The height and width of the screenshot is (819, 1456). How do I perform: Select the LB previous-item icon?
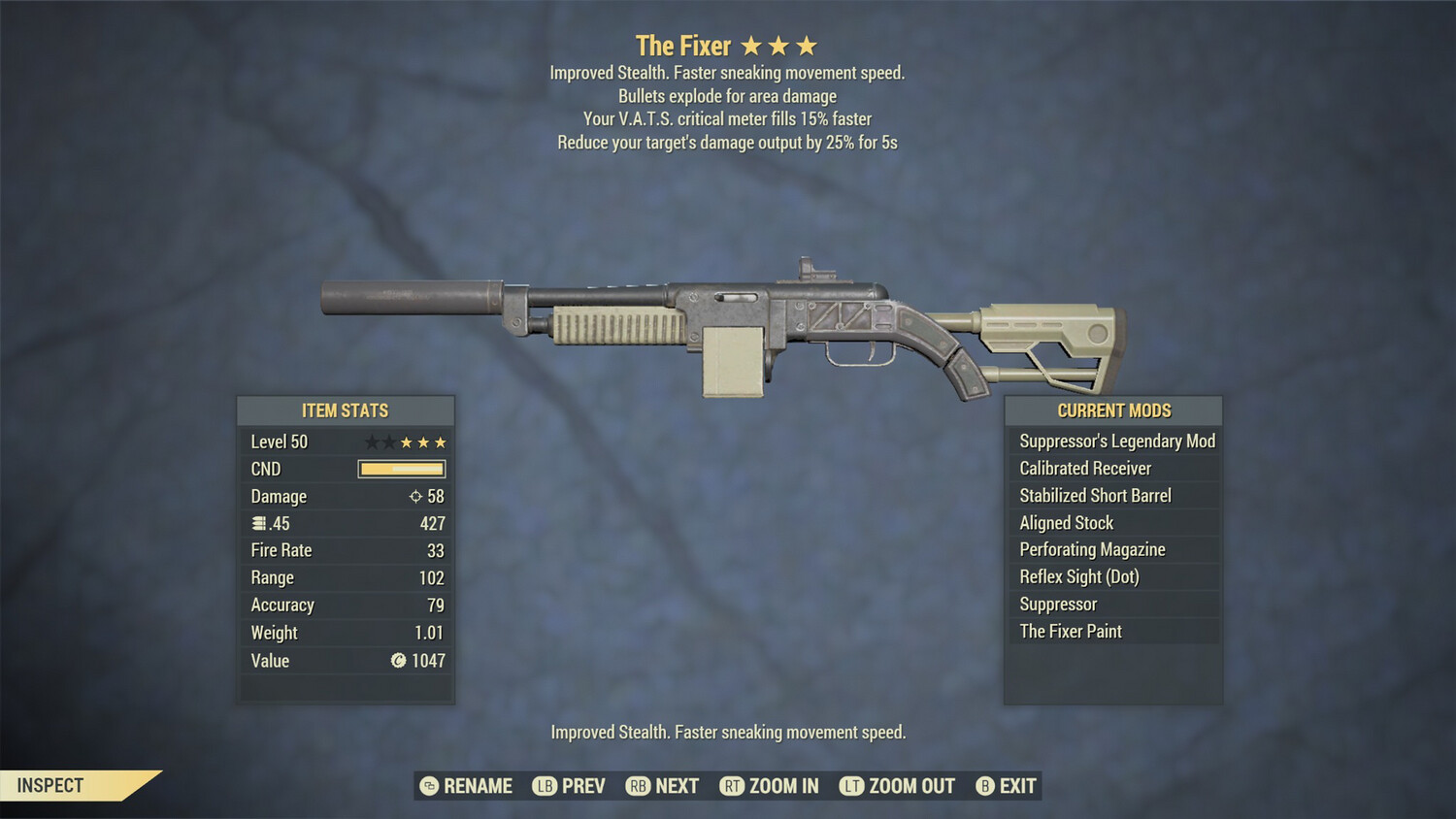pyautogui.click(x=546, y=786)
